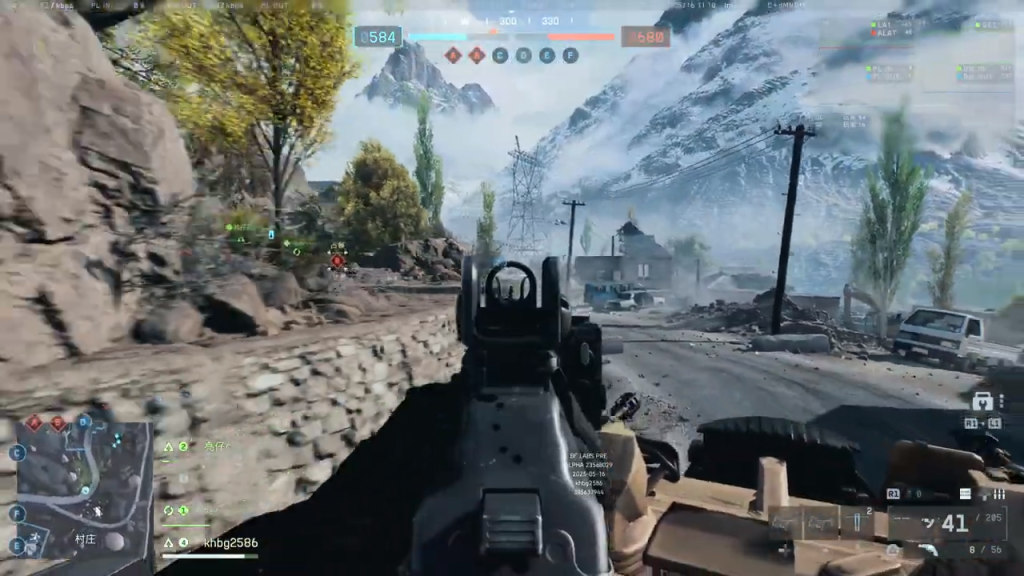Select the objective D circle in top bar
1024x576 pixels.
[x=523, y=56]
